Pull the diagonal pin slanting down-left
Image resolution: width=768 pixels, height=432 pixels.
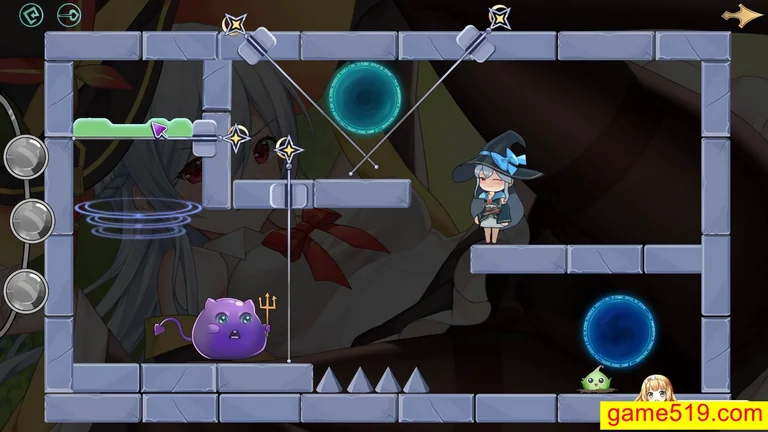tap(499, 16)
